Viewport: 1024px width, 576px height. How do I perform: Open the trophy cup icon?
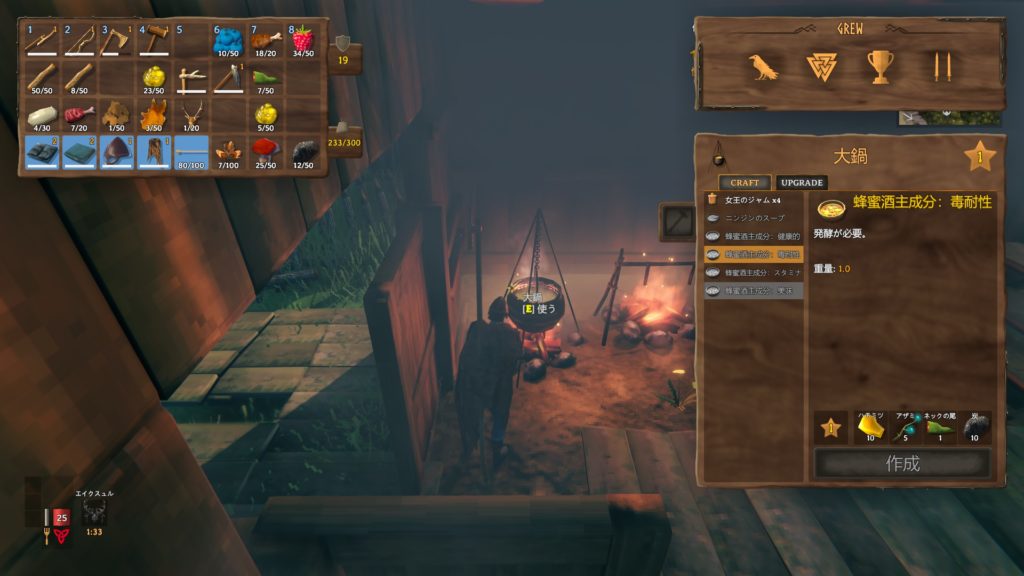coord(880,67)
